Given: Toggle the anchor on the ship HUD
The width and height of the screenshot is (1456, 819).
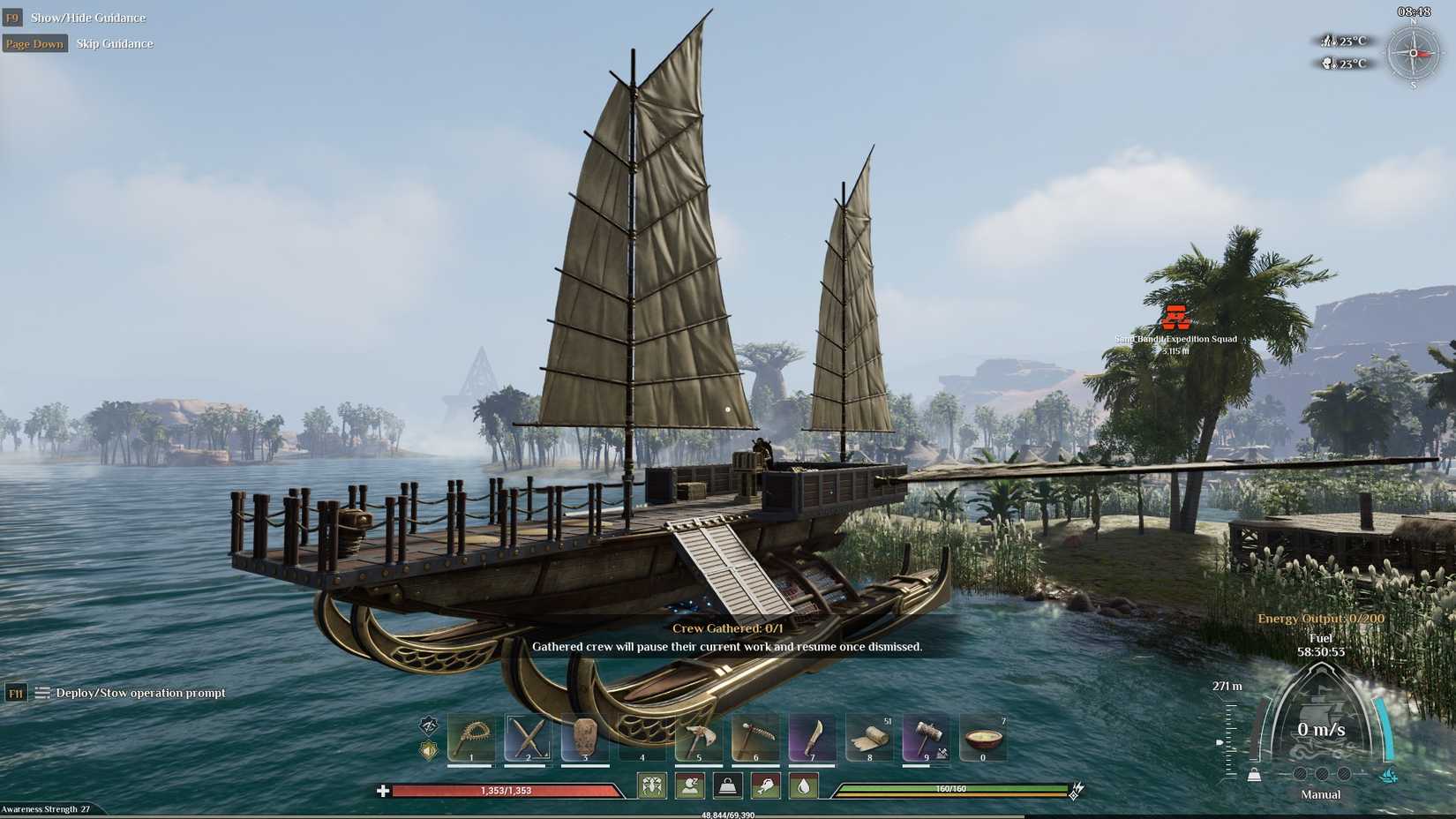Looking at the screenshot, I should (1254, 775).
